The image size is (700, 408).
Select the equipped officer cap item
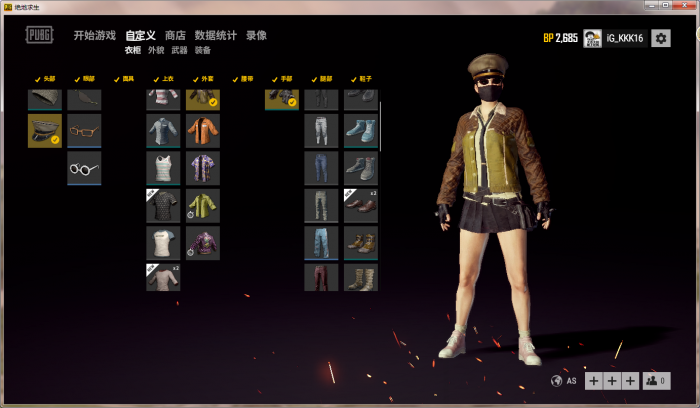45,130
